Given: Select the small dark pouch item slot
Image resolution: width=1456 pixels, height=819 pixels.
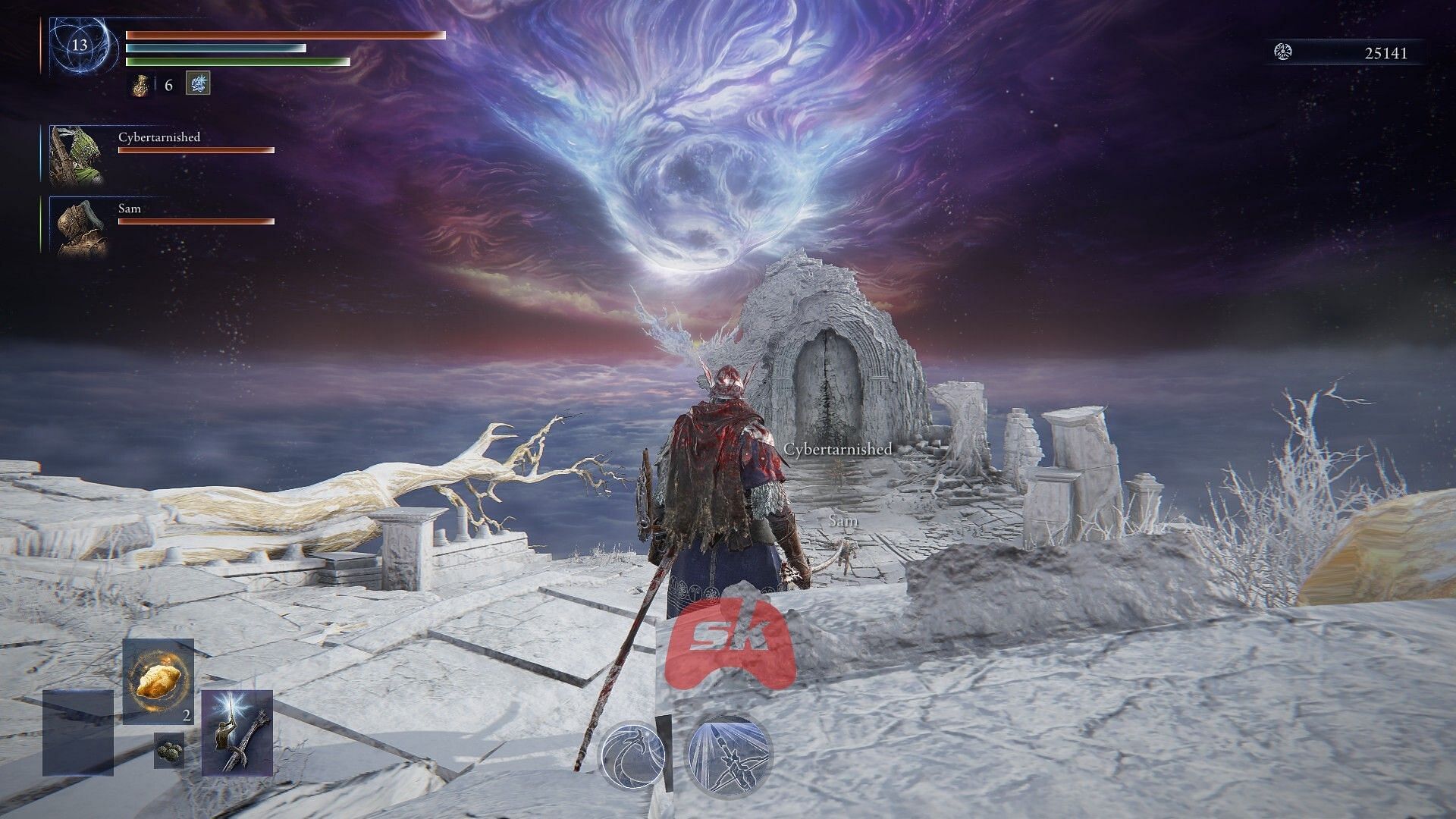Looking at the screenshot, I should click(x=169, y=750).
